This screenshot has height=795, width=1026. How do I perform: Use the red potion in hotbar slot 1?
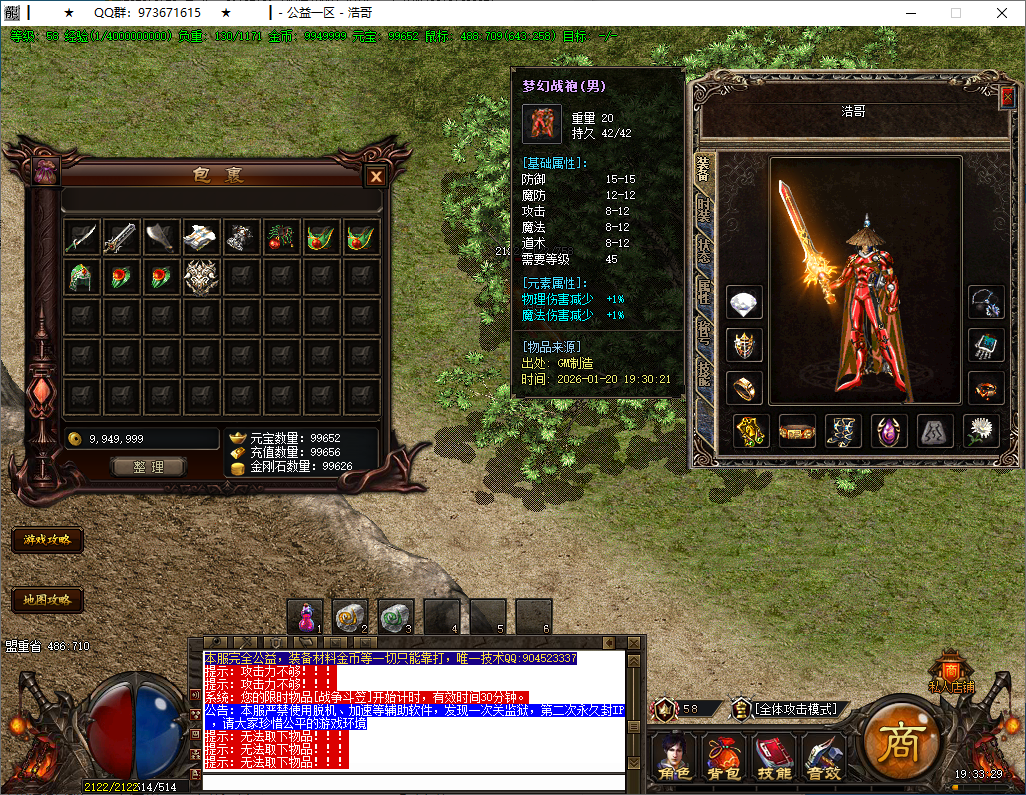coord(305,616)
